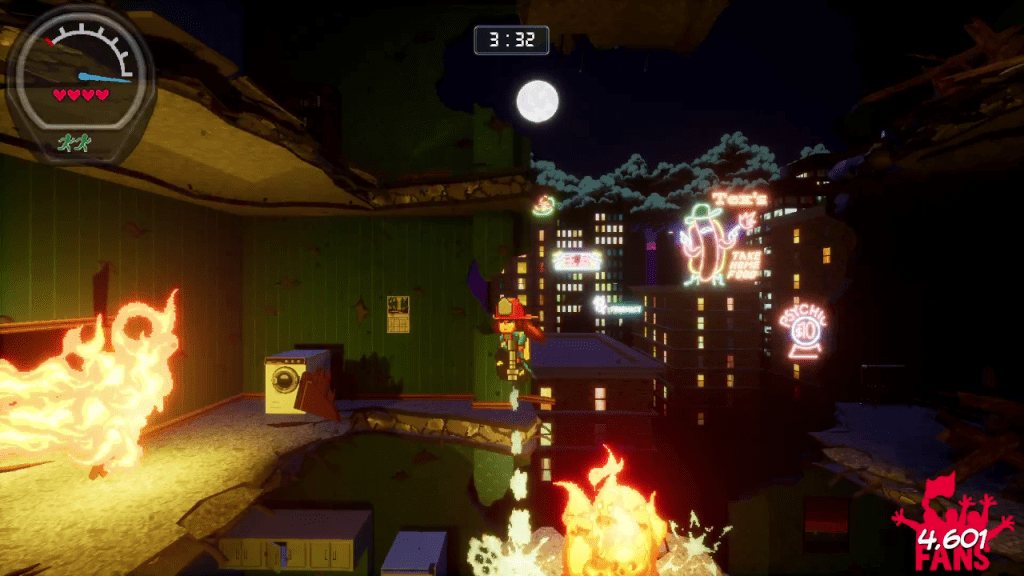This screenshot has height=576, width=1024.
Task: Click the green running survivors icon
Action: [x=74, y=143]
